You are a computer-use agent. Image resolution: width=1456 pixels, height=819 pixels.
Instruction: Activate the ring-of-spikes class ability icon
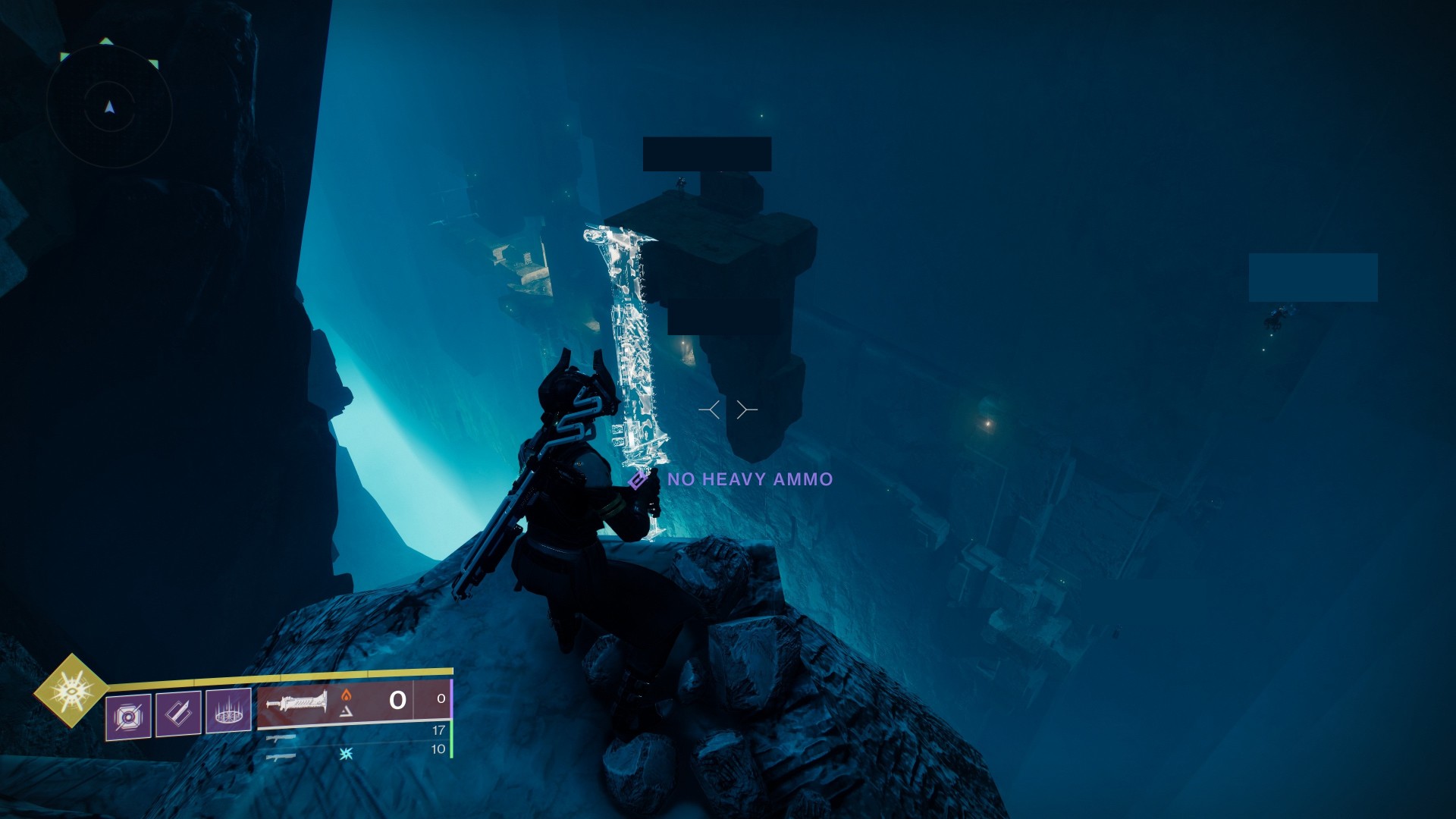point(228,711)
